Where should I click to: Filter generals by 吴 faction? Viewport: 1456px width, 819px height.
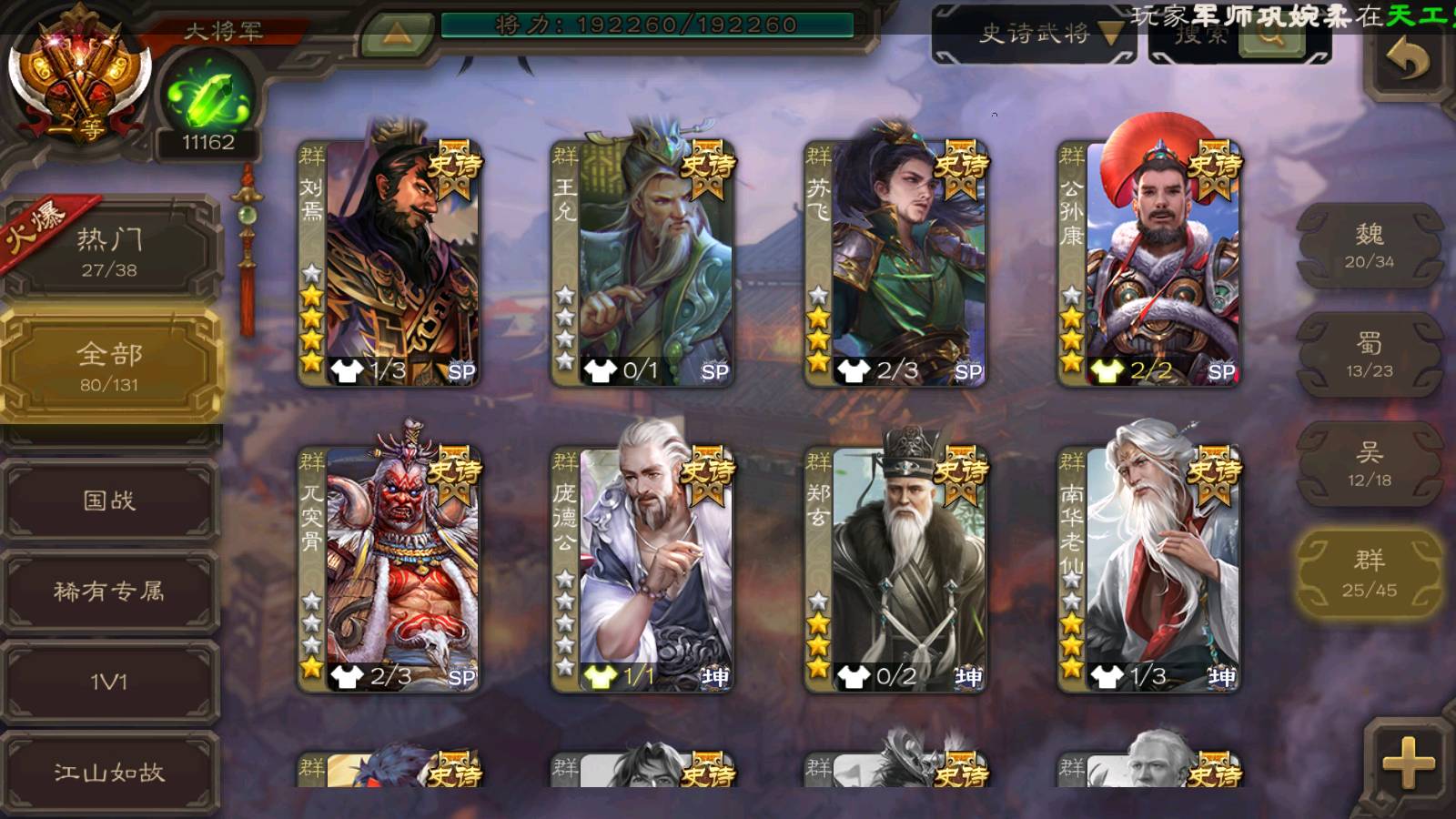tap(1369, 464)
